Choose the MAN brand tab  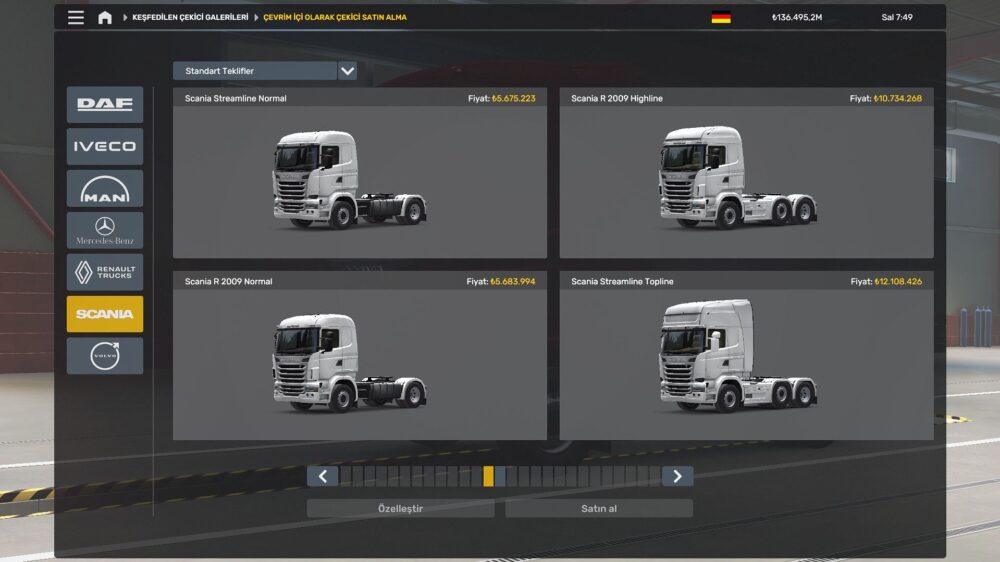pyautogui.click(x=105, y=188)
